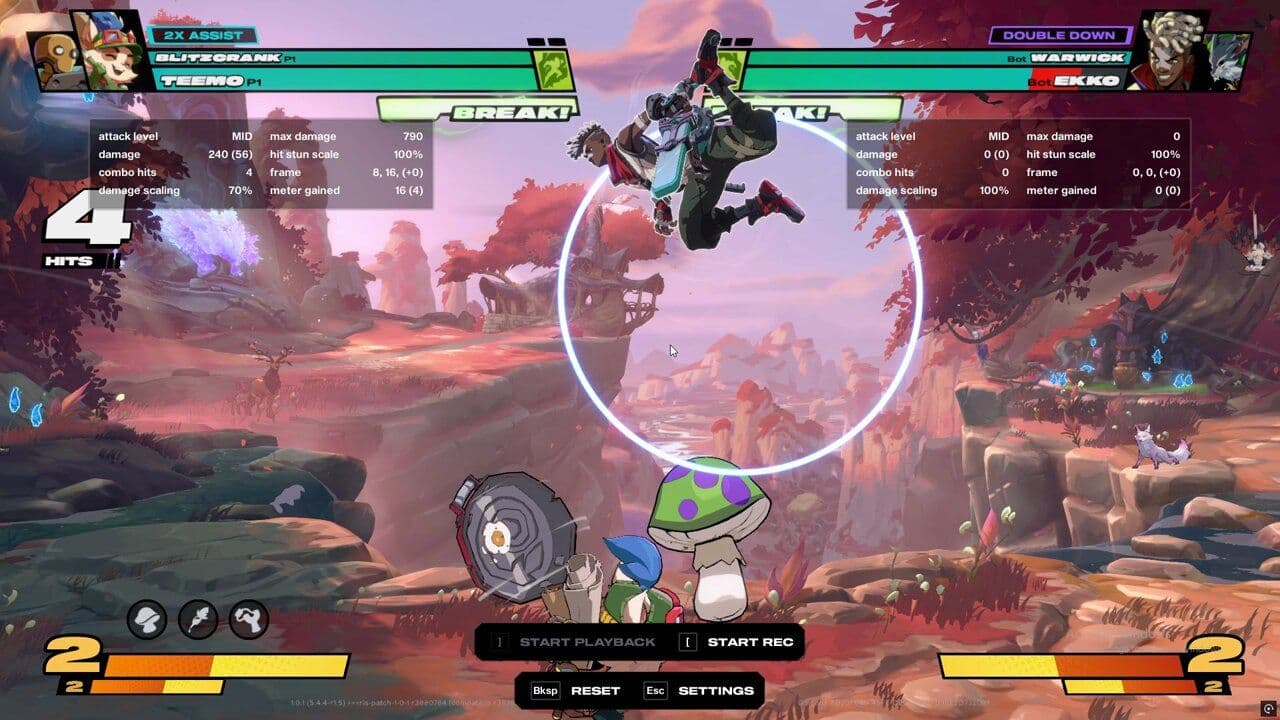This screenshot has width=1280, height=720.
Task: Click the Start Rec button
Action: click(738, 642)
